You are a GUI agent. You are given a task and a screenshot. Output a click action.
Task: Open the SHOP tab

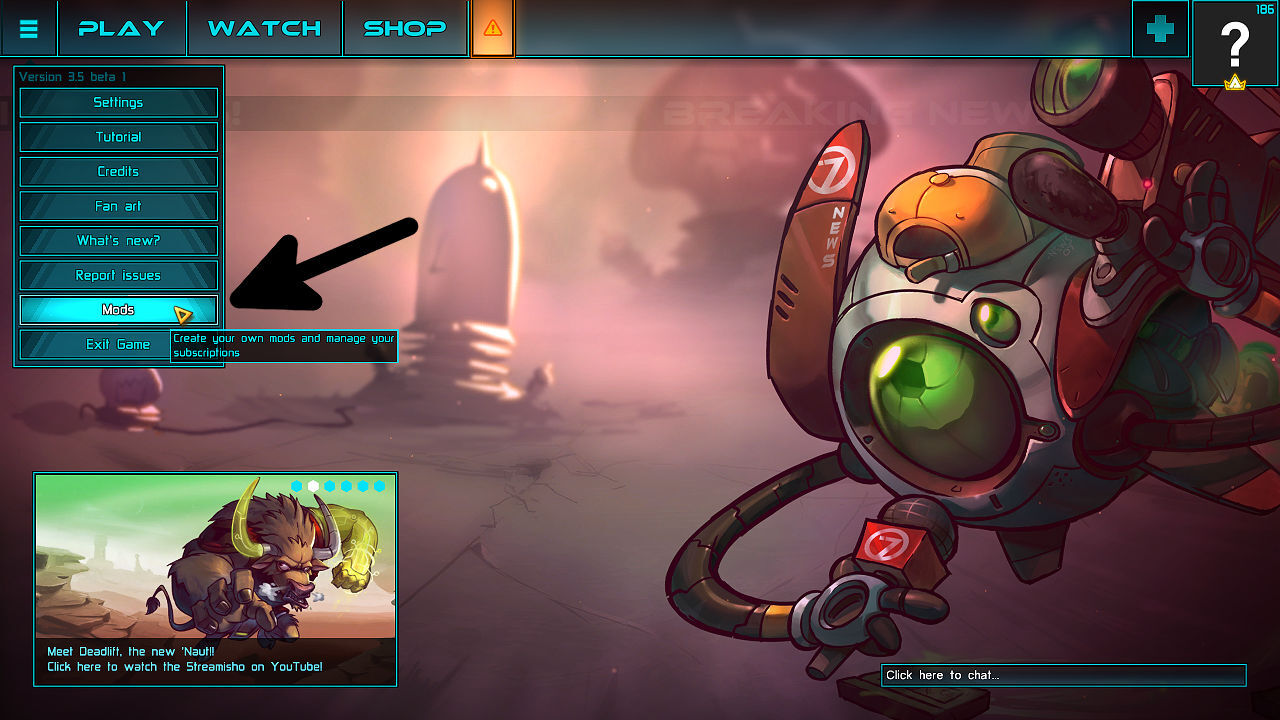point(404,28)
